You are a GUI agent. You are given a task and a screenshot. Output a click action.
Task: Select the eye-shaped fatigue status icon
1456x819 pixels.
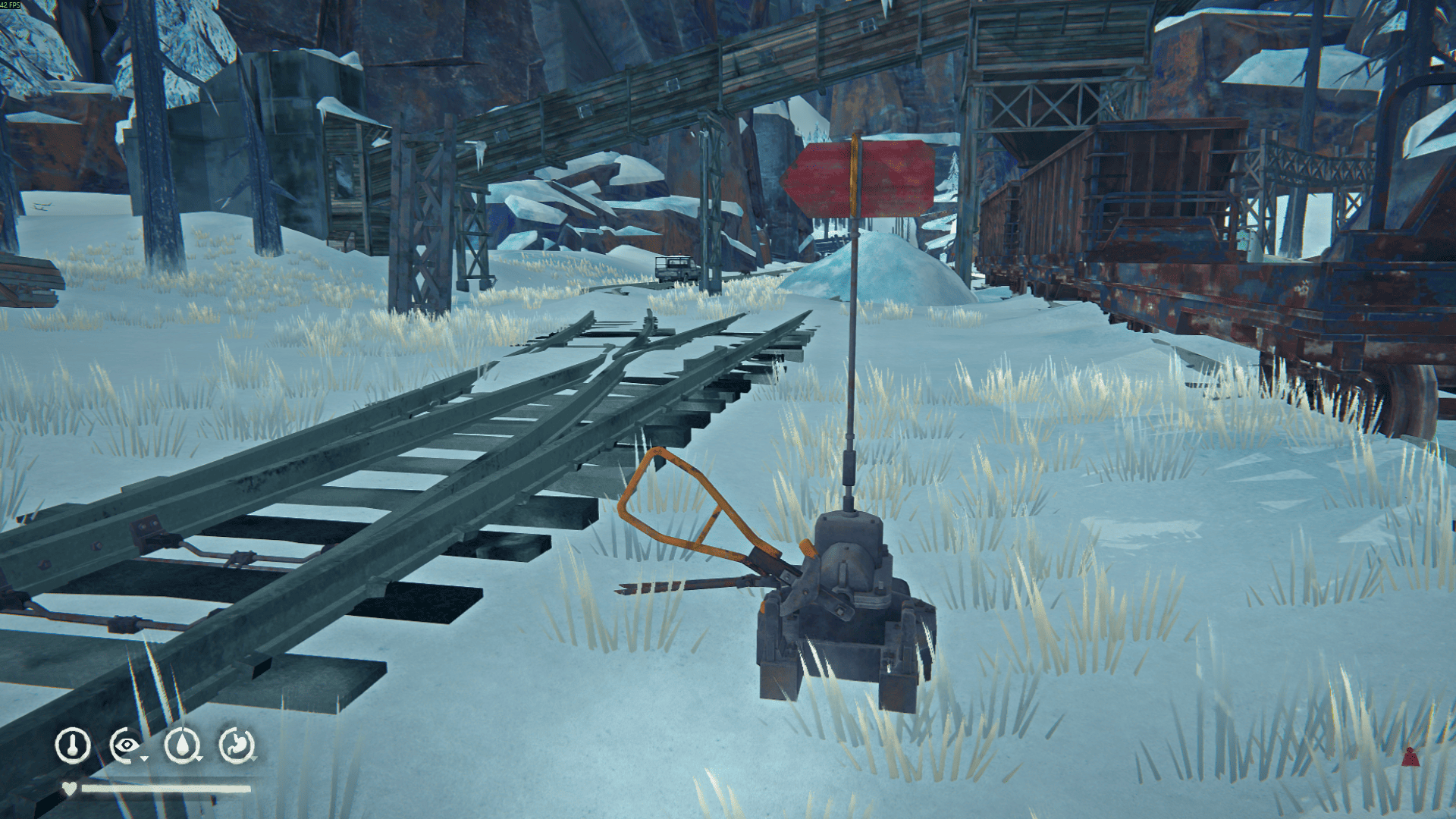tap(127, 745)
